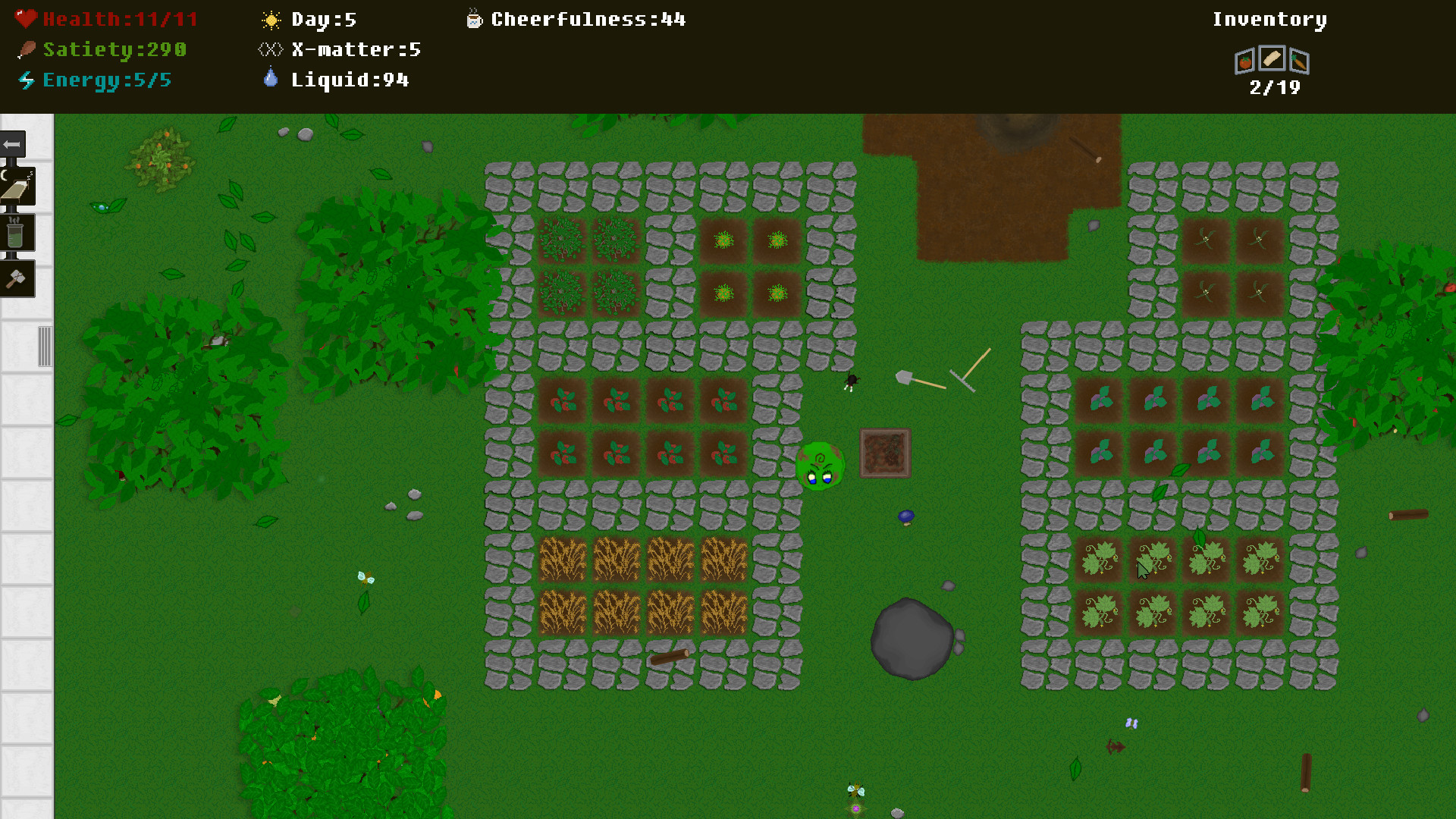Click the back arrow in sidebar
This screenshot has height=819, width=1456.
coord(11,144)
